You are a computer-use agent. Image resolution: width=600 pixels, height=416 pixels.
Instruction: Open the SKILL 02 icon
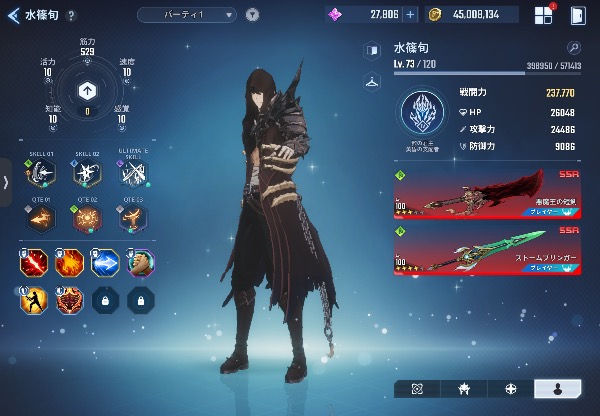pyautogui.click(x=87, y=173)
